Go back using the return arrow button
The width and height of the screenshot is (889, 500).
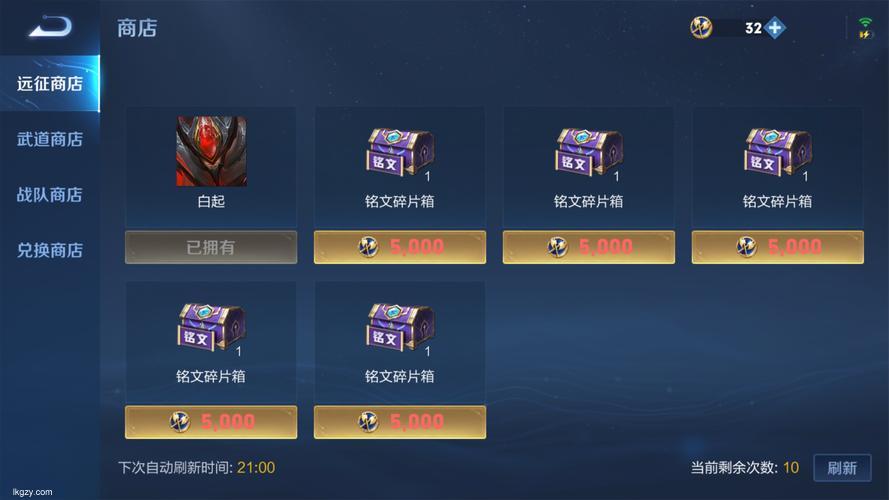[49, 28]
